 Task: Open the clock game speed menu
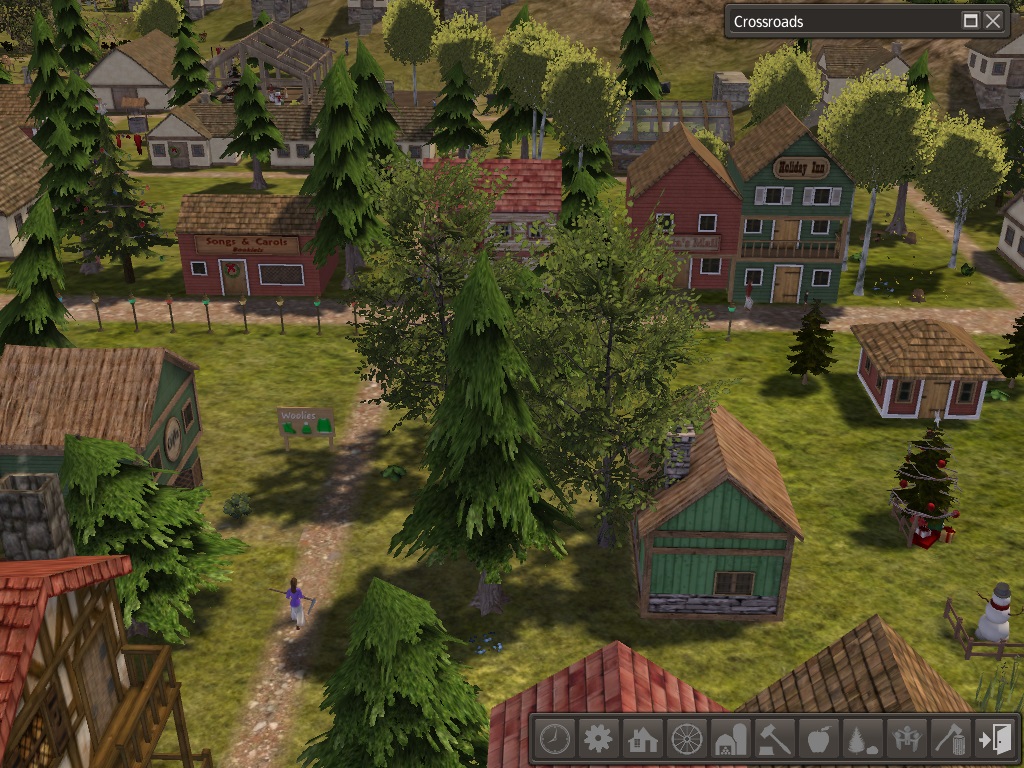554,740
